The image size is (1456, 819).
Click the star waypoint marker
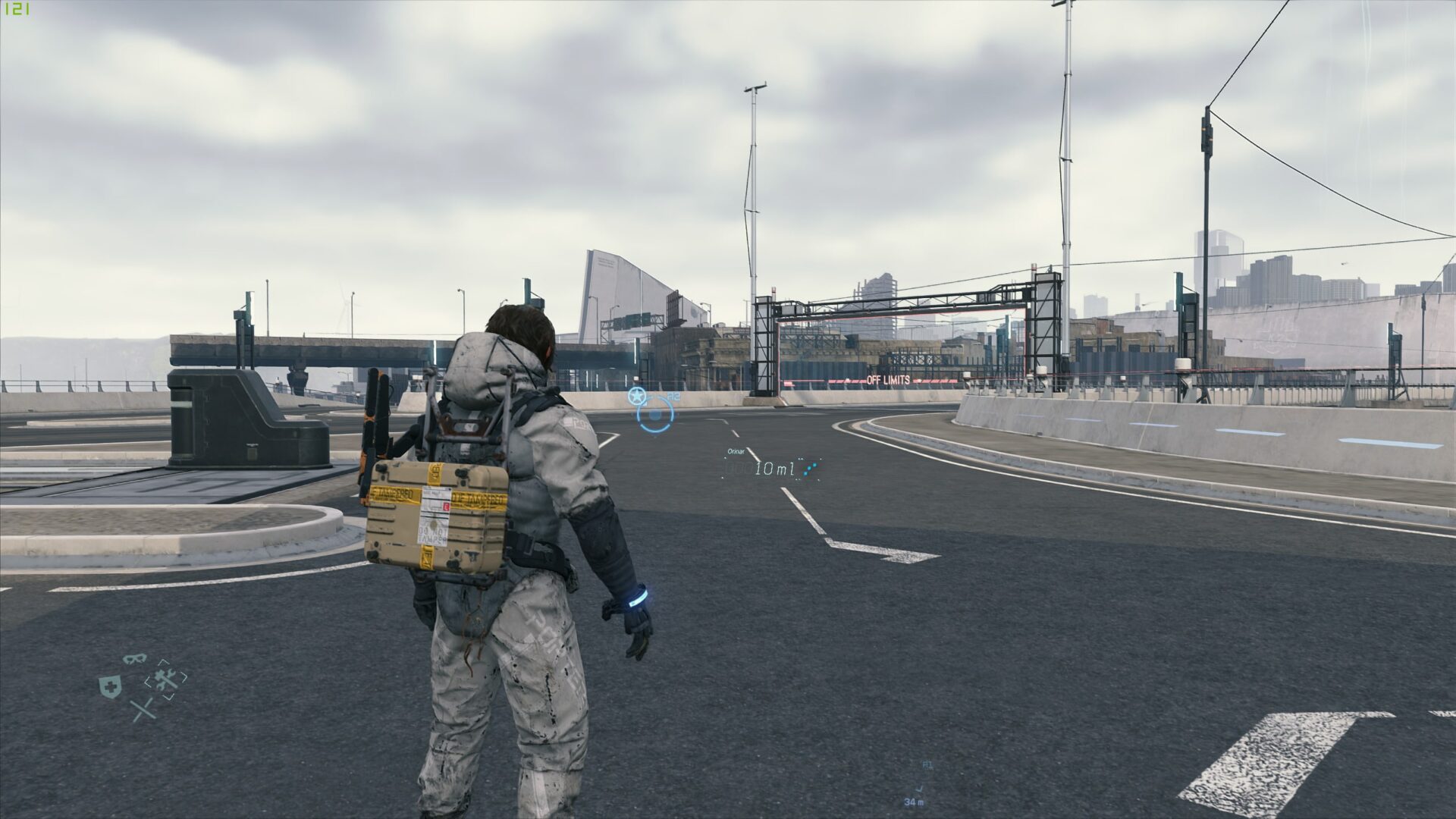coord(637,395)
